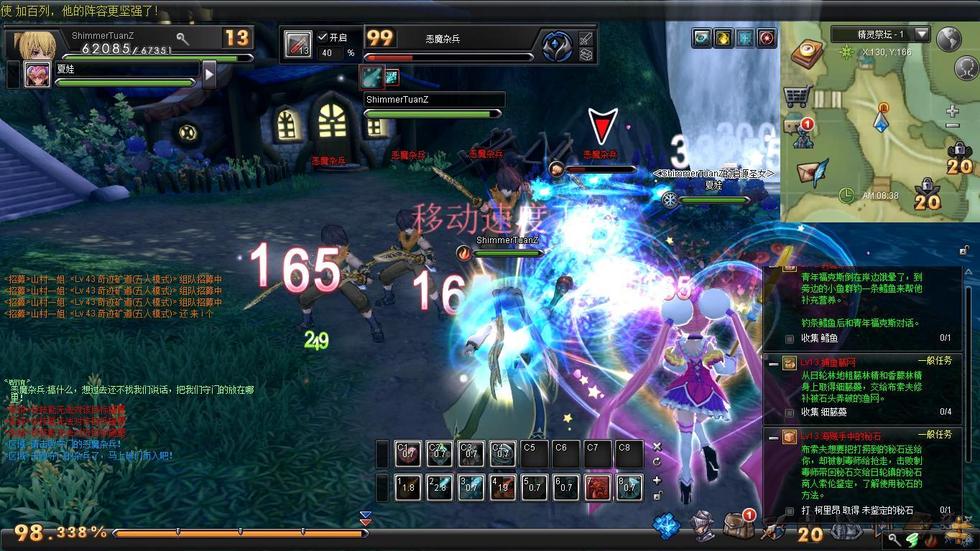980x551 pixels.
Task: Open the blue crystal menu icon
Action: click(x=666, y=525)
